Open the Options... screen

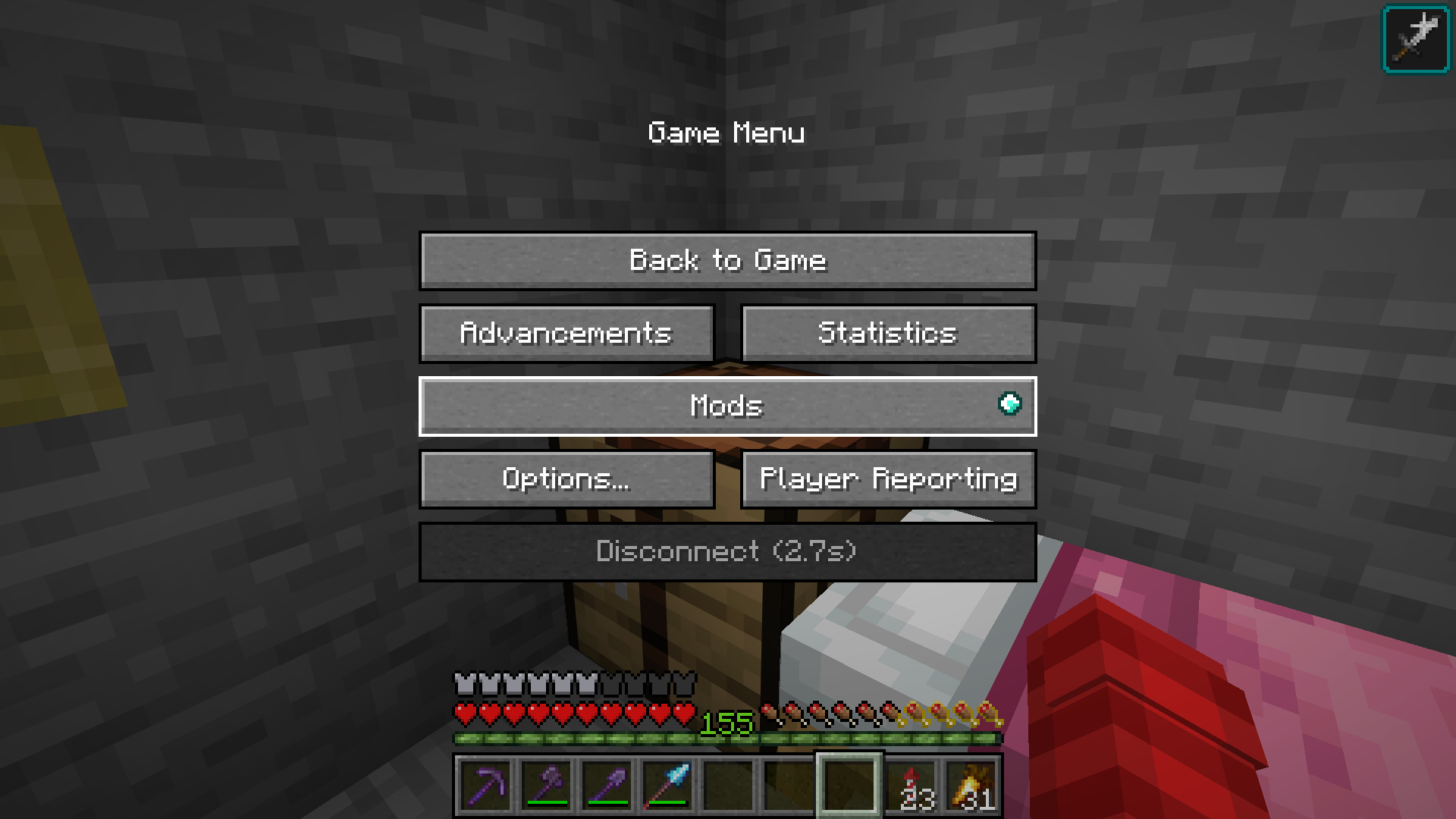coord(566,479)
